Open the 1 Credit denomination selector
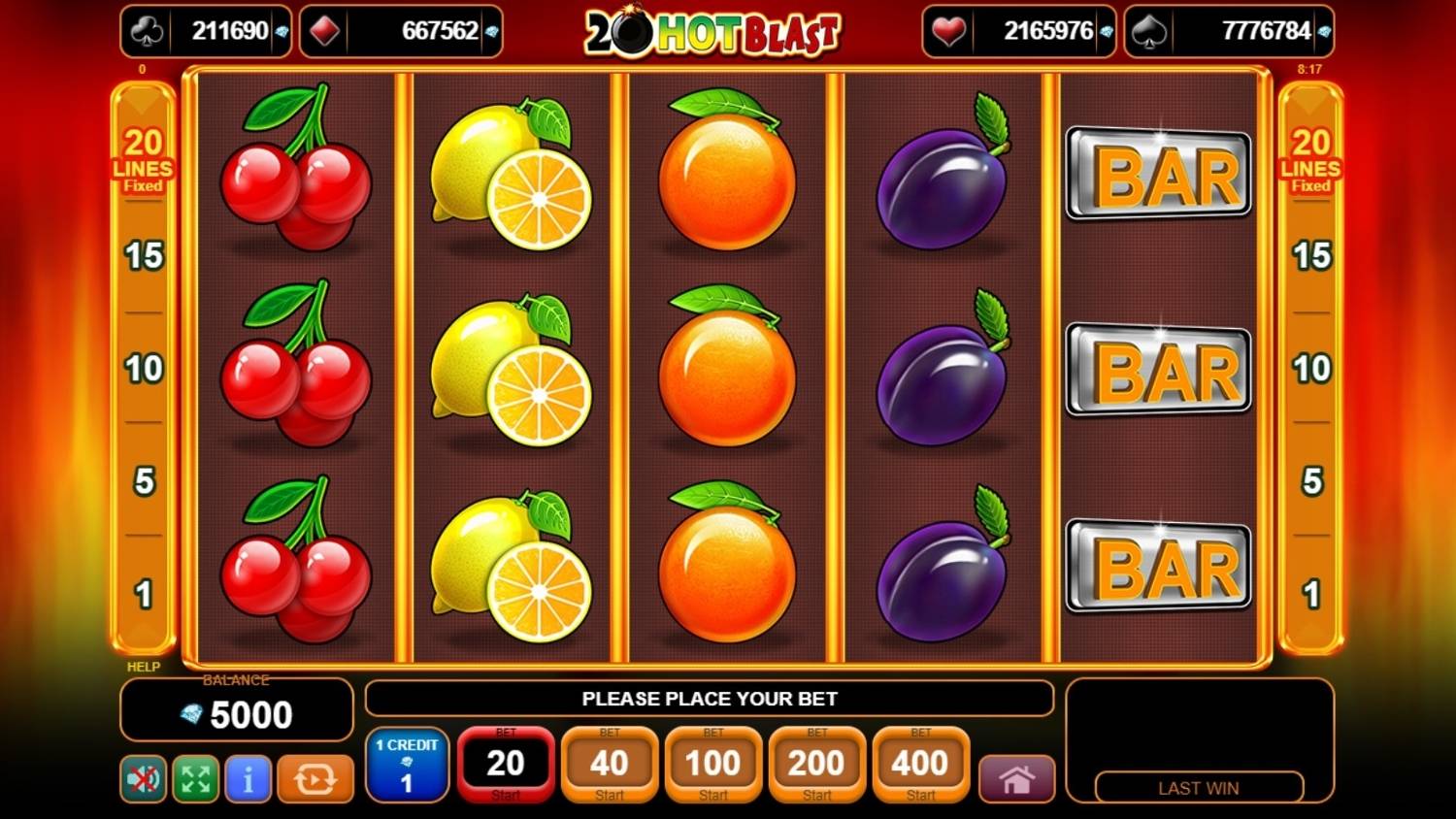 tap(409, 766)
